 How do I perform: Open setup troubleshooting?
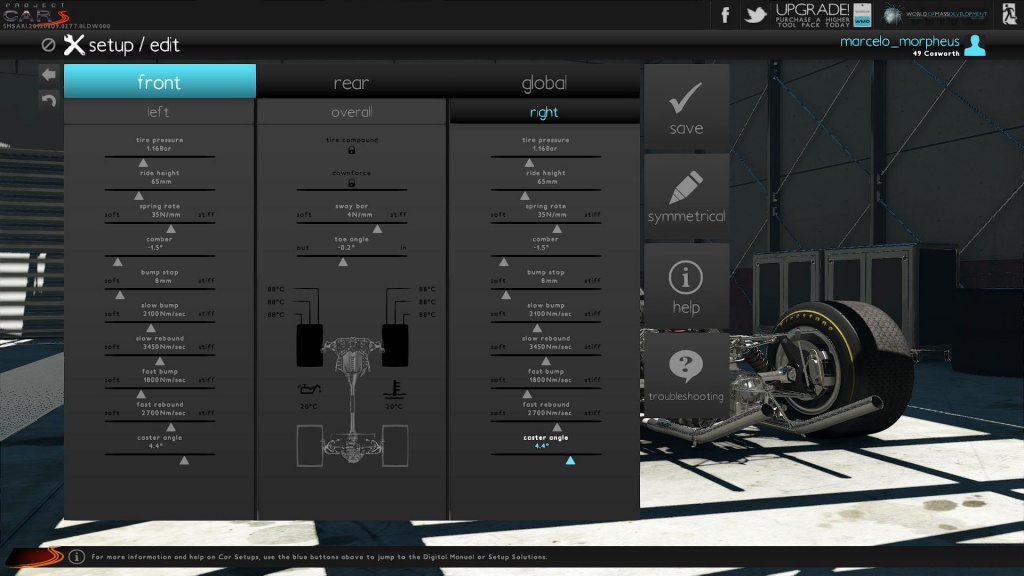click(x=686, y=375)
